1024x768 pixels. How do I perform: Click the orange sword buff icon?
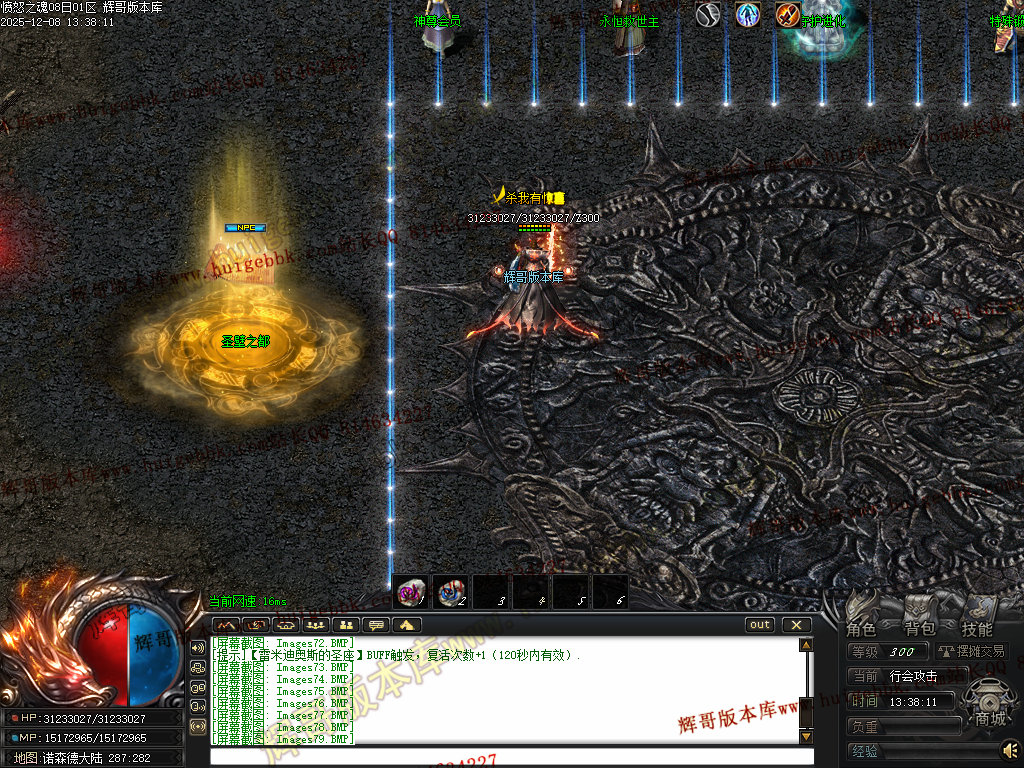[x=787, y=15]
